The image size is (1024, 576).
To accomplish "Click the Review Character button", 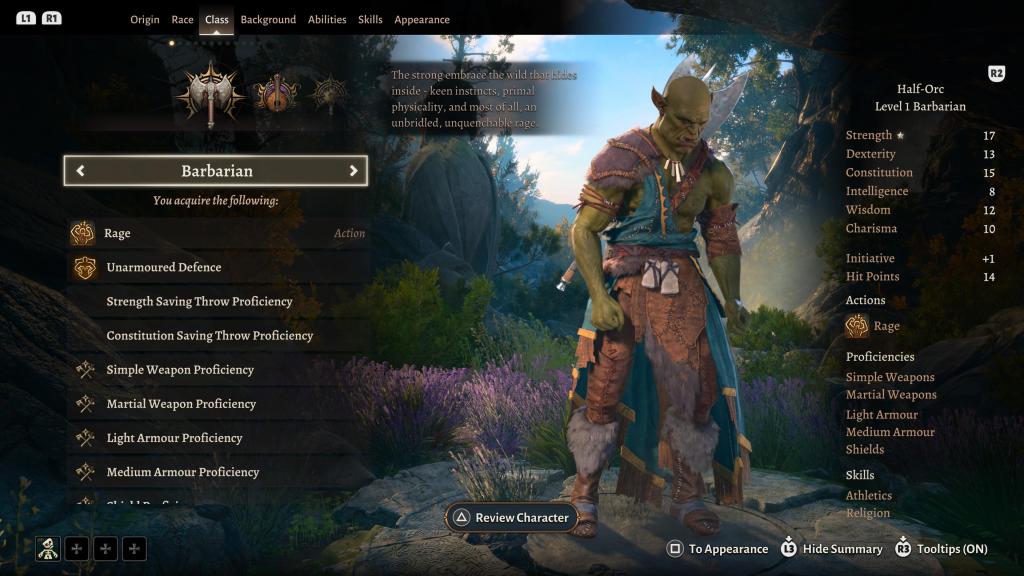I will coord(512,518).
